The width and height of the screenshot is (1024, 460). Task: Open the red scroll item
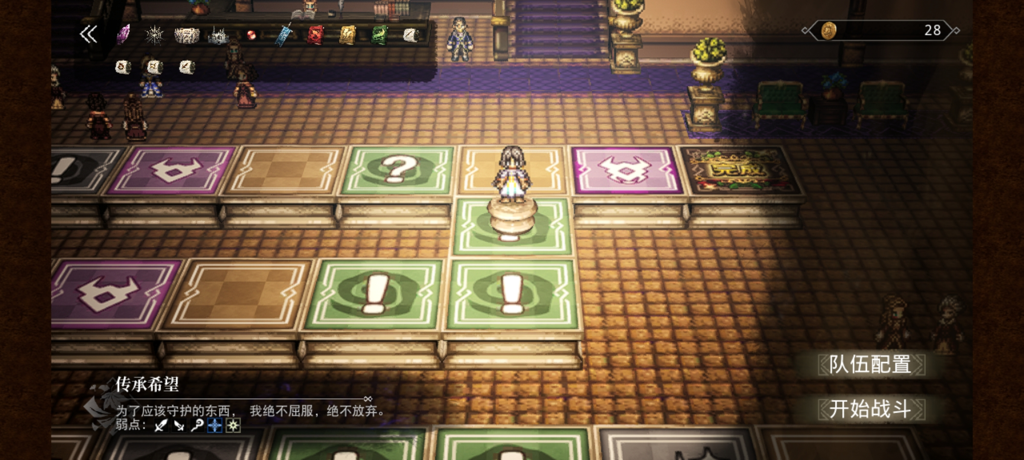point(316,35)
